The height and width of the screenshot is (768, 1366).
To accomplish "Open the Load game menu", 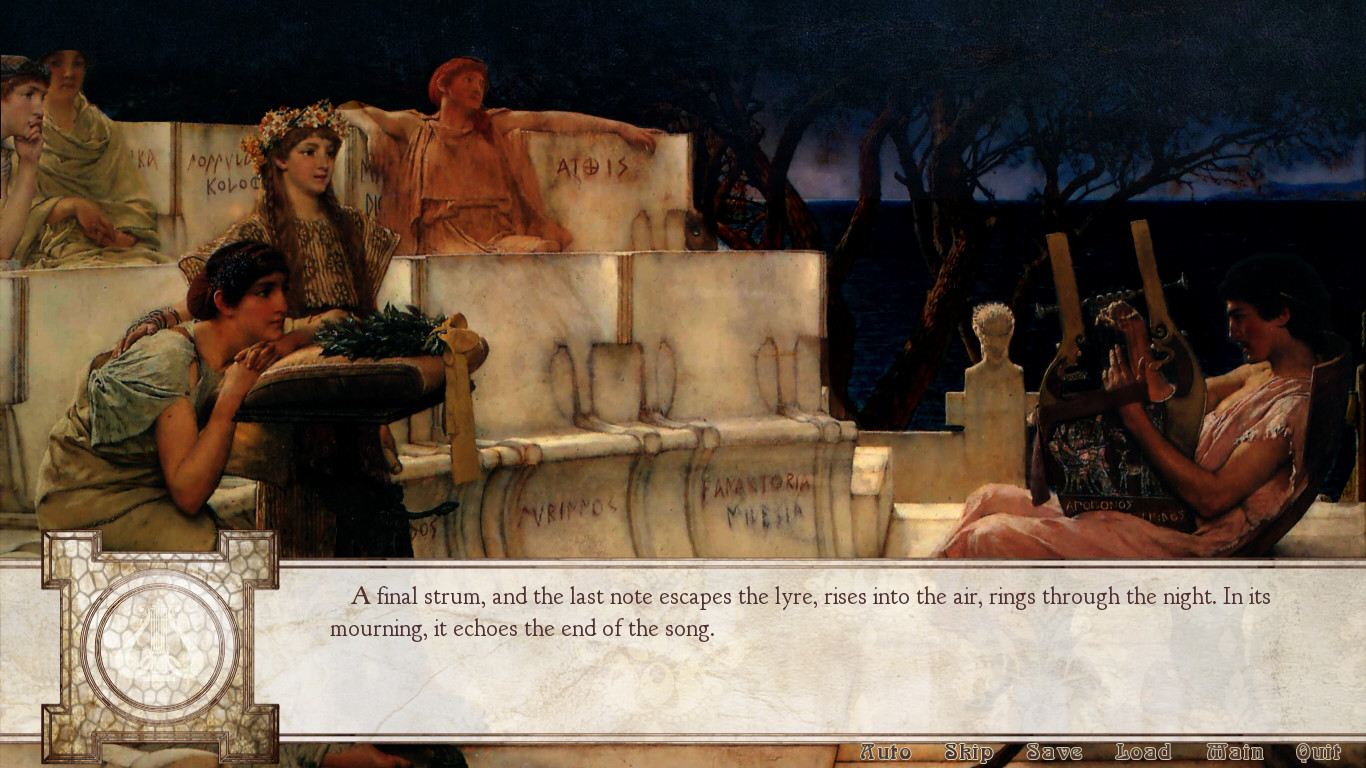I will point(1143,752).
